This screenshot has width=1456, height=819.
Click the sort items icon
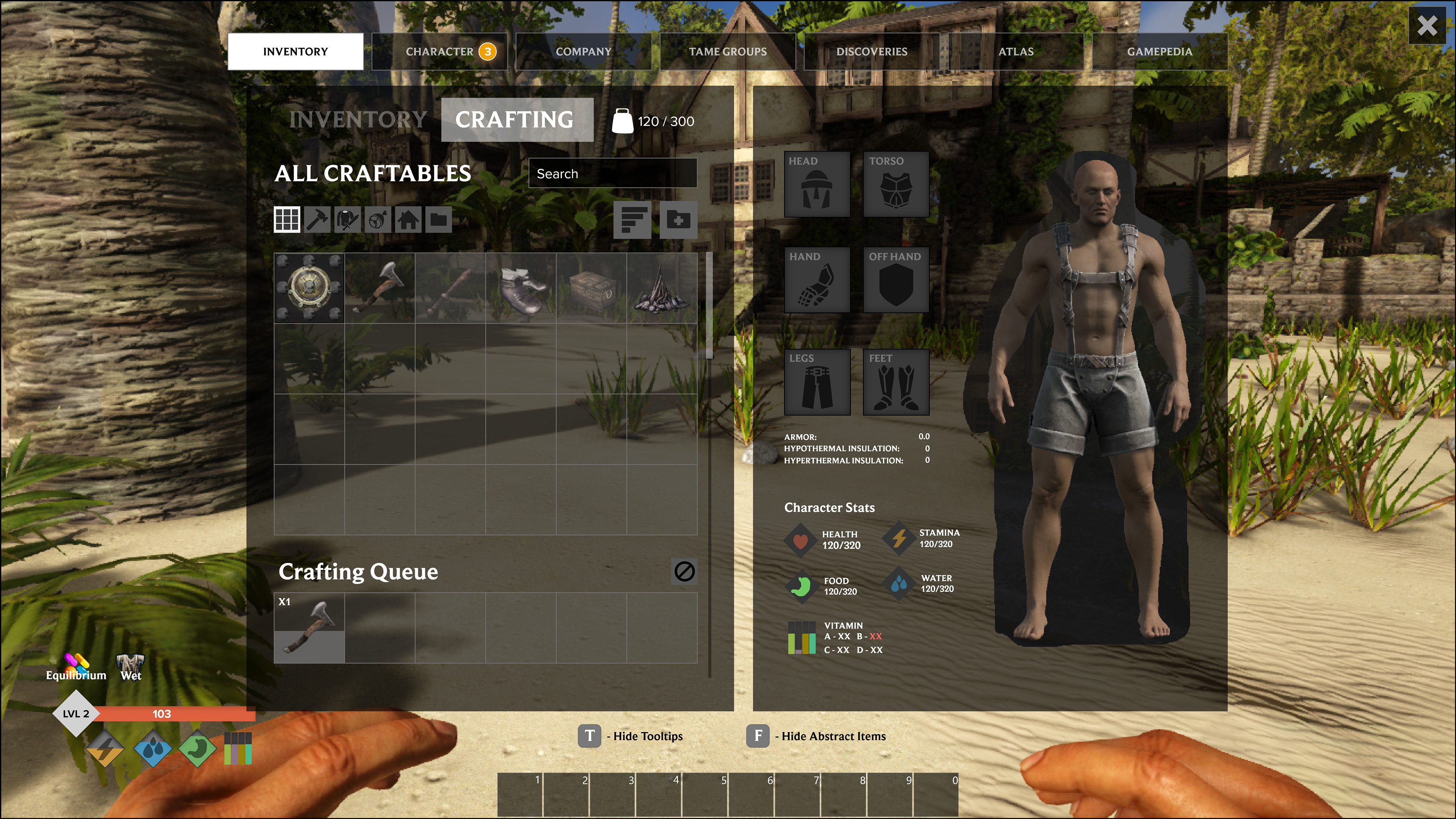pyautogui.click(x=634, y=220)
